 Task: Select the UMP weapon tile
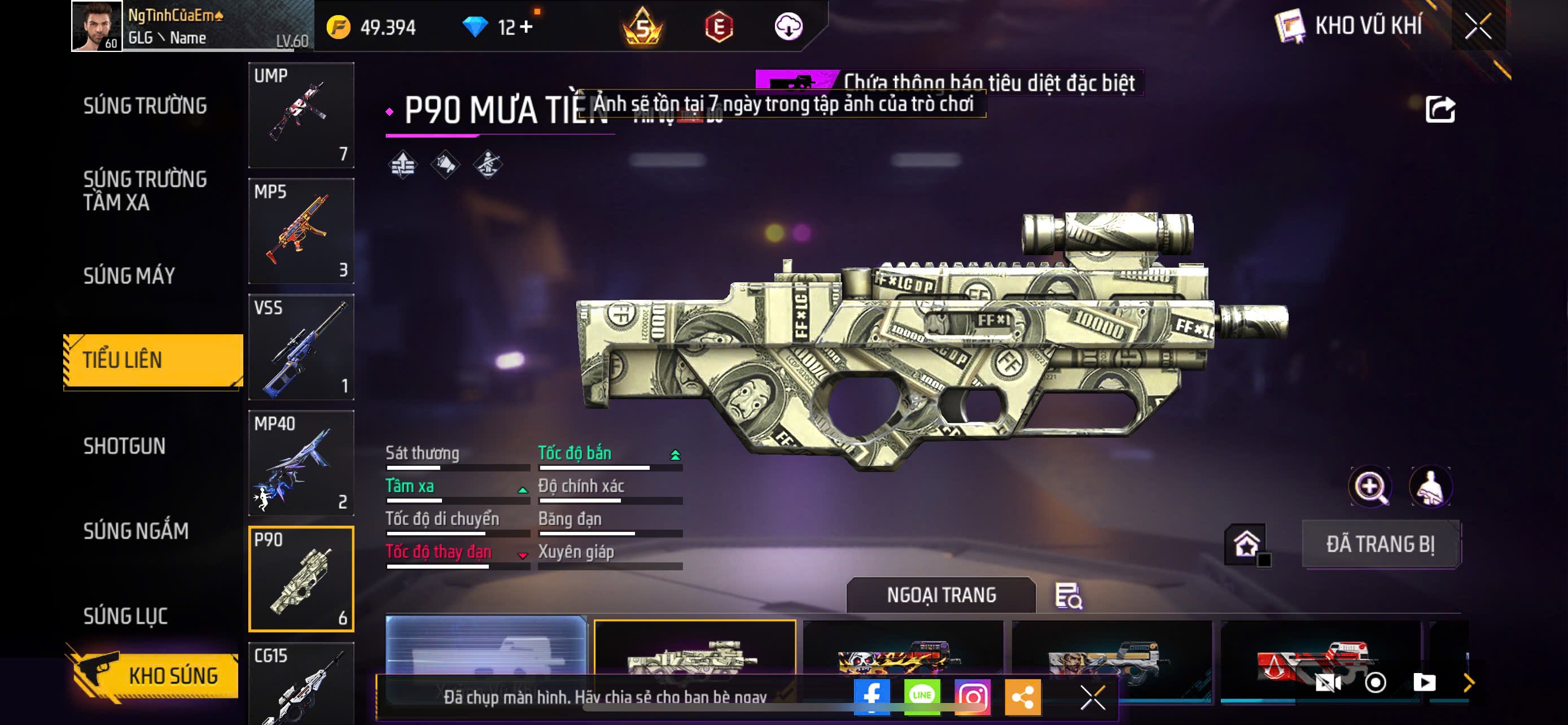[301, 115]
